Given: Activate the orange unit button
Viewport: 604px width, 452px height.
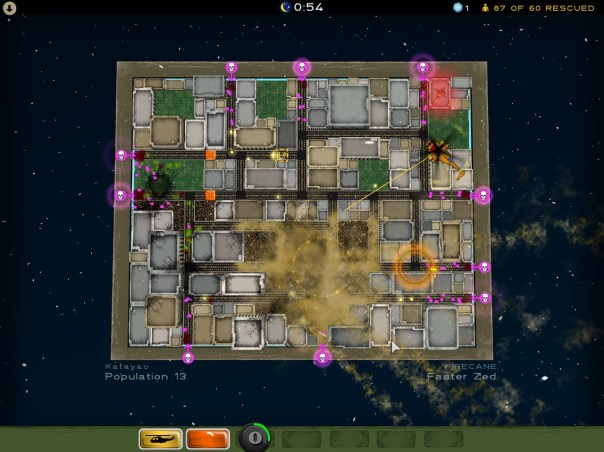Looking at the screenshot, I should (207, 438).
